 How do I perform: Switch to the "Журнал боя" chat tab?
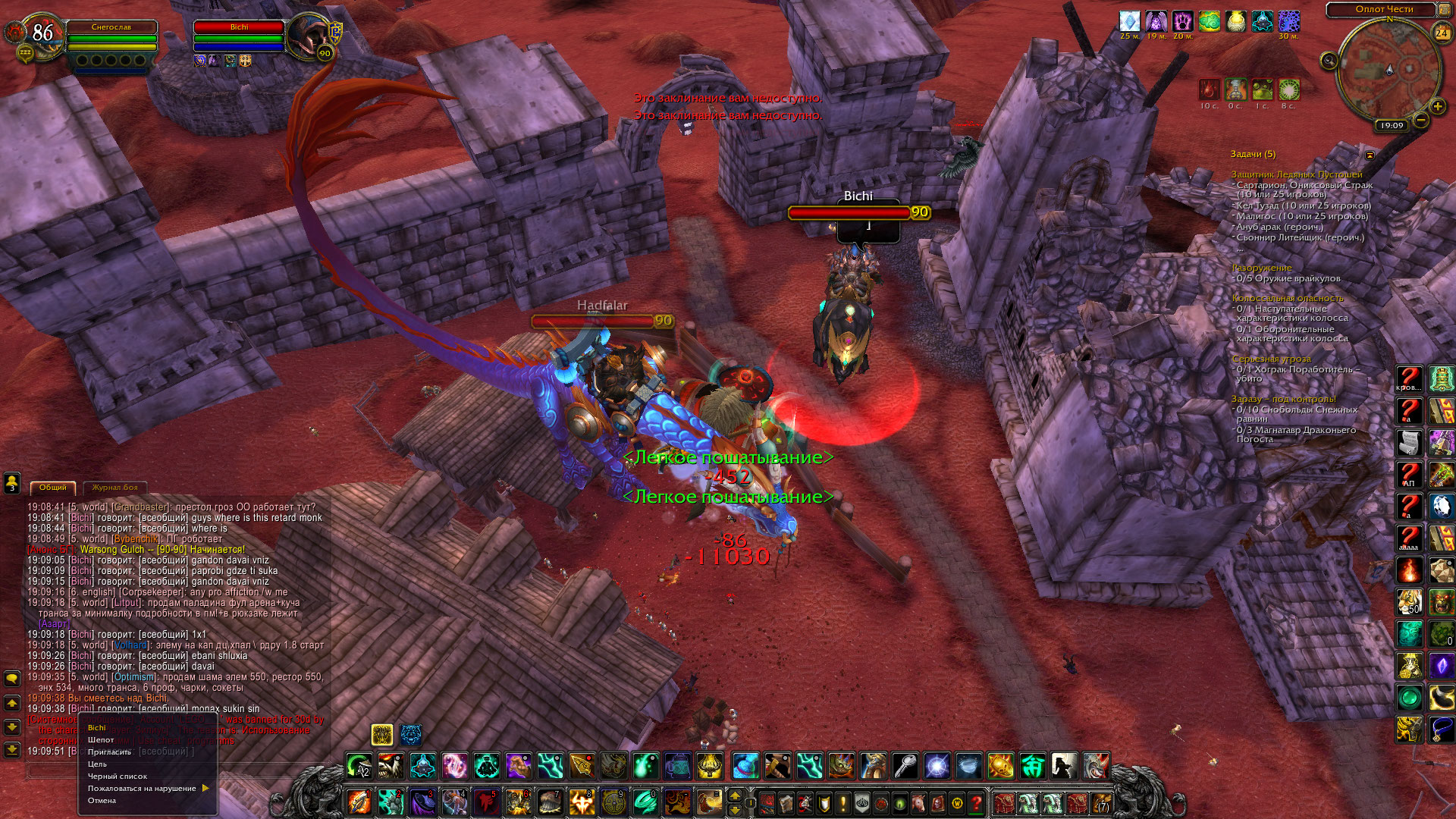115,488
